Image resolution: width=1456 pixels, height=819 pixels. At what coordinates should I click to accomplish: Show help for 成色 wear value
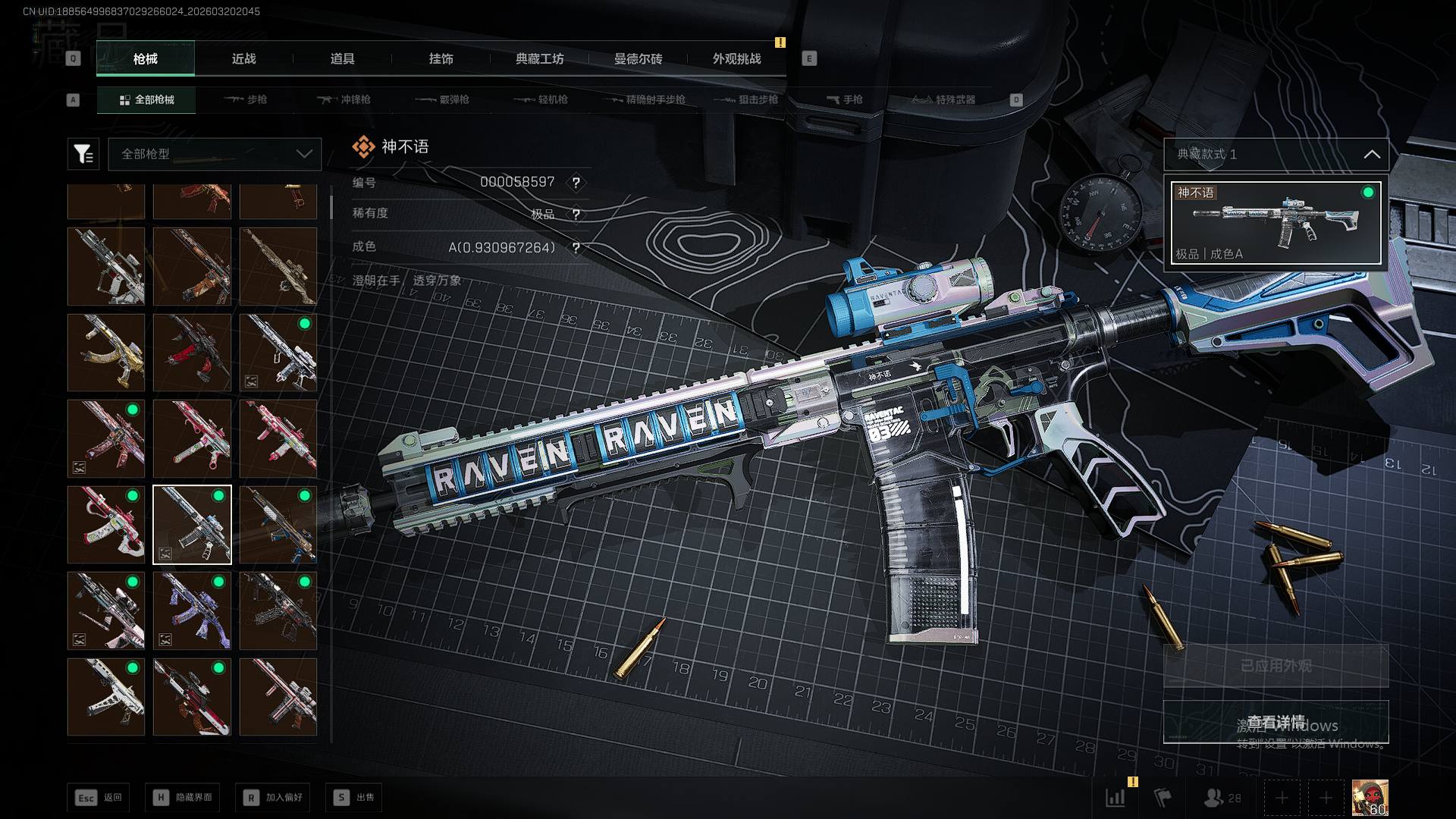tap(576, 248)
